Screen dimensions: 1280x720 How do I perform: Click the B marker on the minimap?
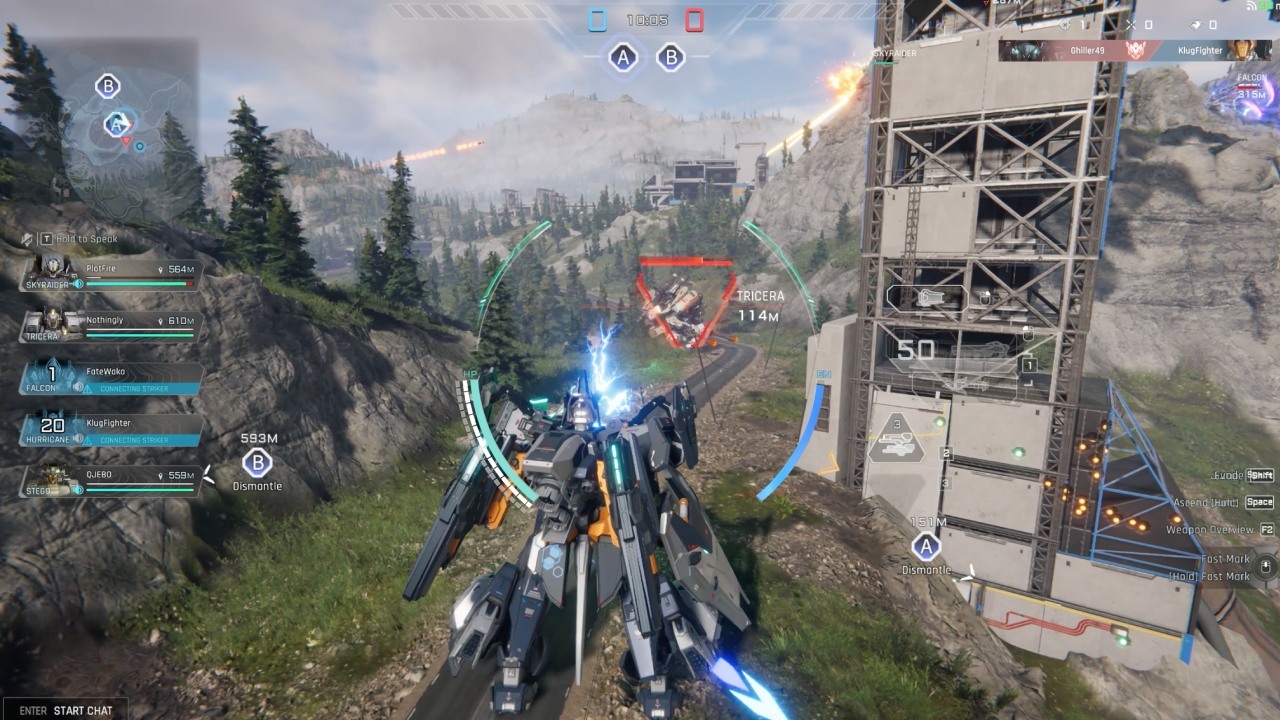107,86
